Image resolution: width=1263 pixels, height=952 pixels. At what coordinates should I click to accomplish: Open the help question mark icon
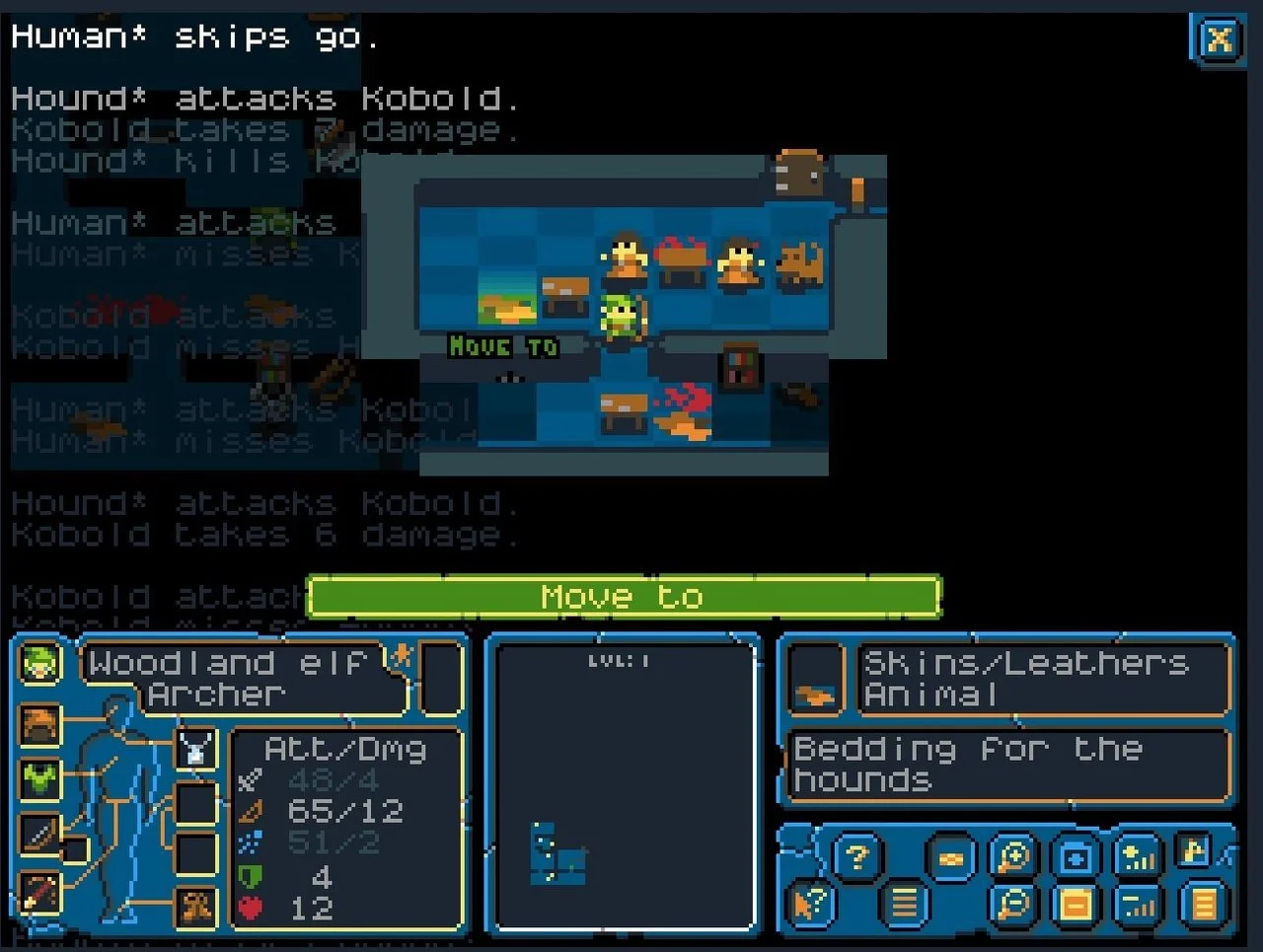pyautogui.click(x=857, y=857)
